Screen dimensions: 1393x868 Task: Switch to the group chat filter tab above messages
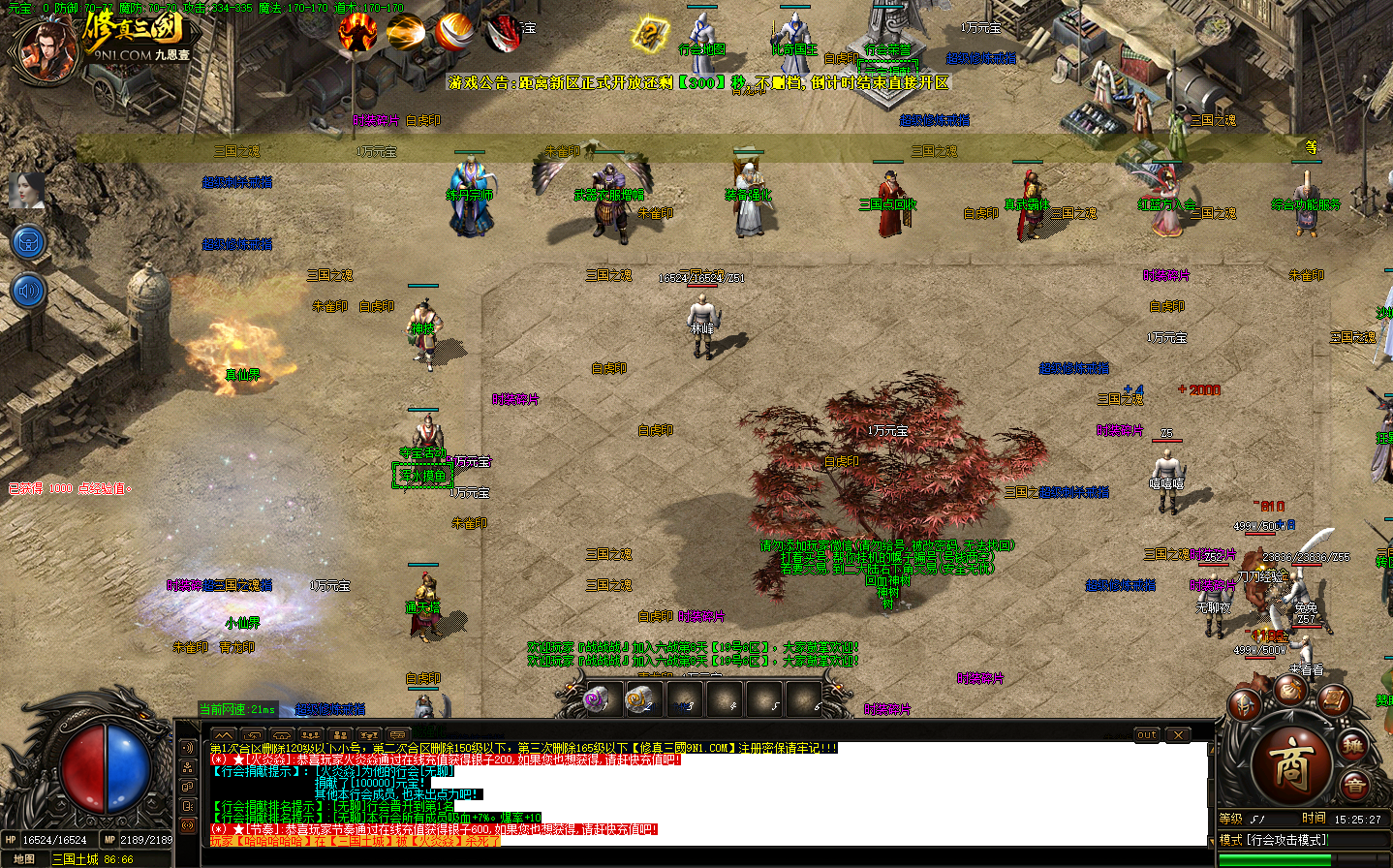pos(309,733)
